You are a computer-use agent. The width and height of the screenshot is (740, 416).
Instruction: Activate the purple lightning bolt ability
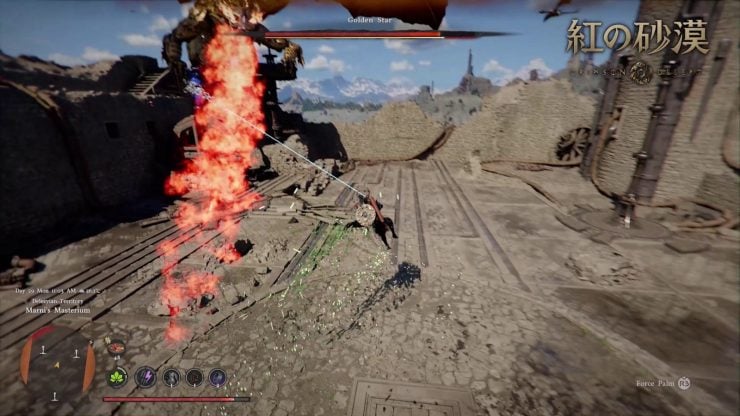[146, 377]
